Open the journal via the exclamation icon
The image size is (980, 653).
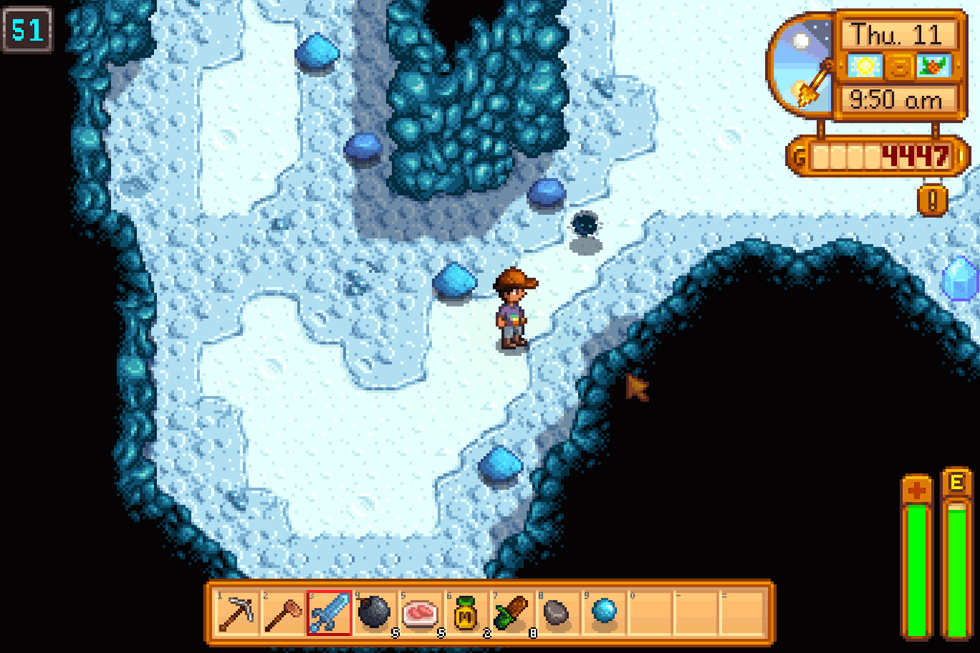pos(932,200)
